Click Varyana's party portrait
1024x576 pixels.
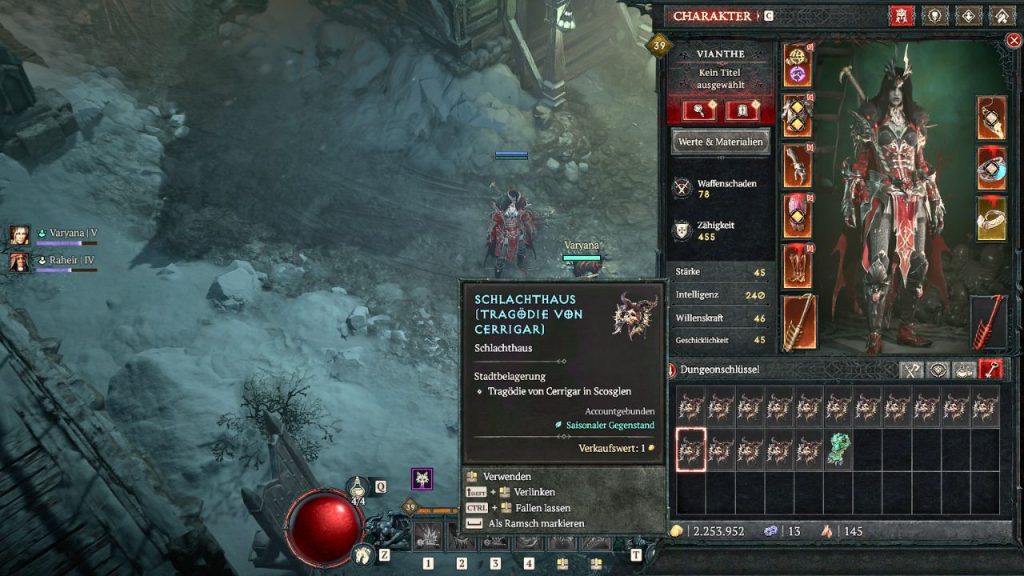(19, 236)
